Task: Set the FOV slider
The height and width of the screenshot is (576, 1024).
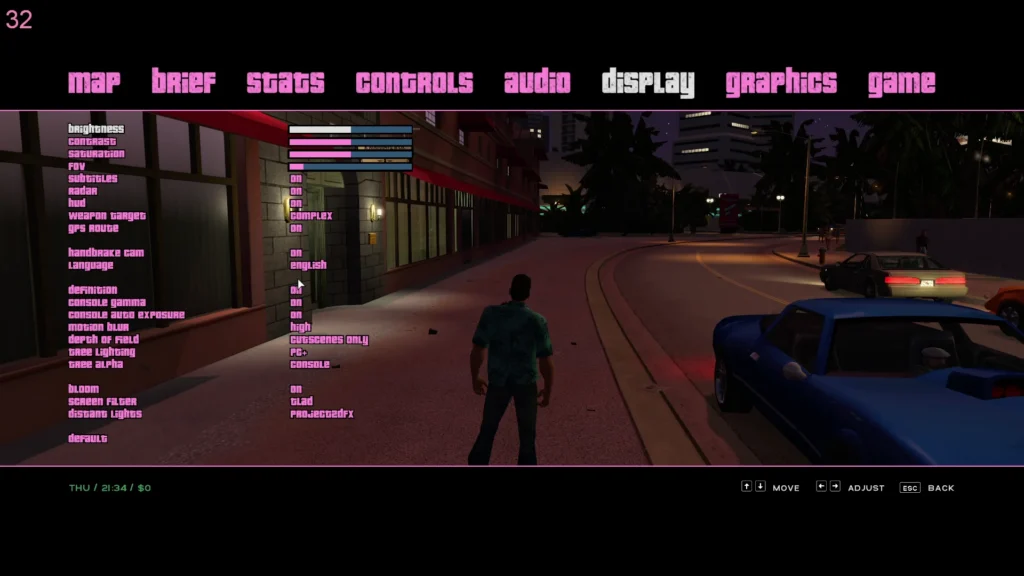Action: [350, 166]
